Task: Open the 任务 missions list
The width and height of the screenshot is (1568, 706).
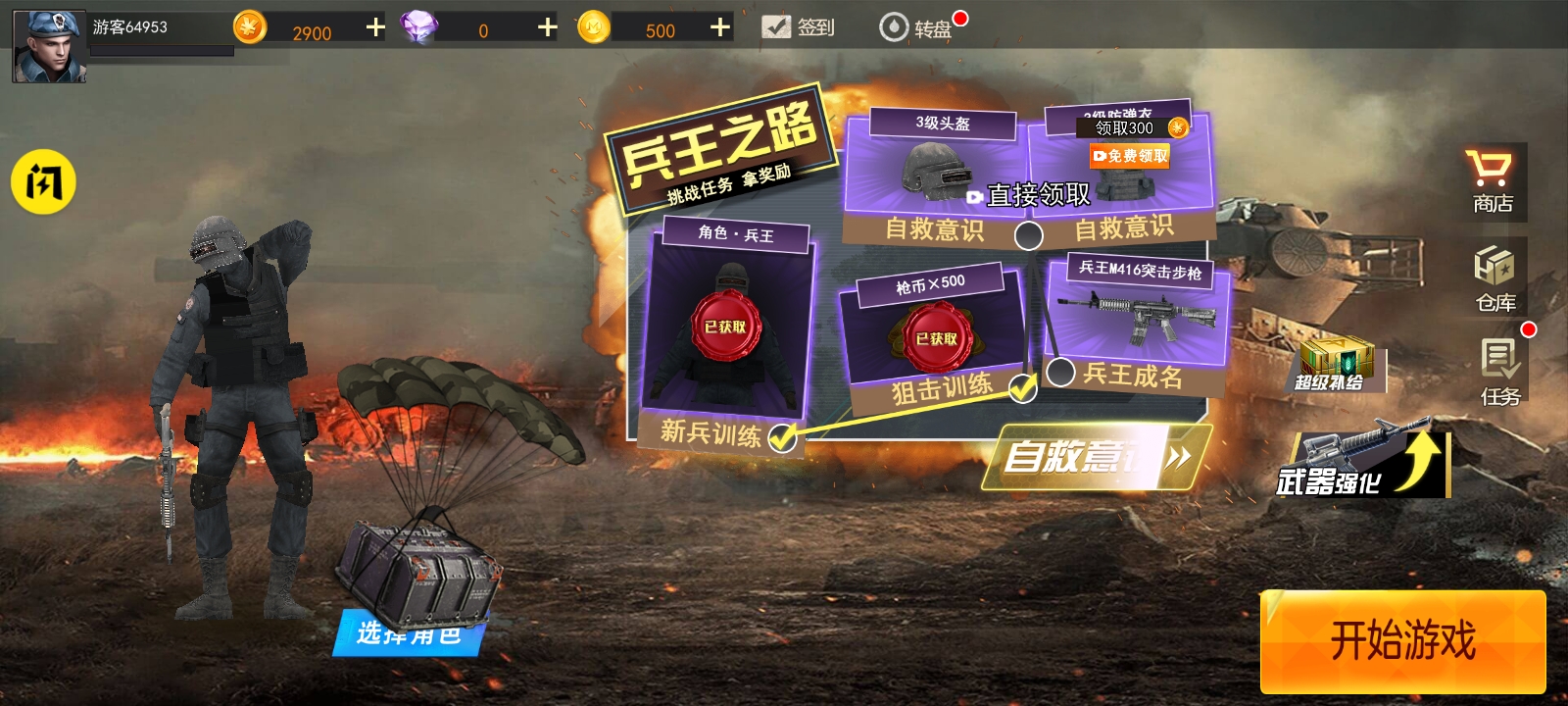Action: click(1499, 372)
